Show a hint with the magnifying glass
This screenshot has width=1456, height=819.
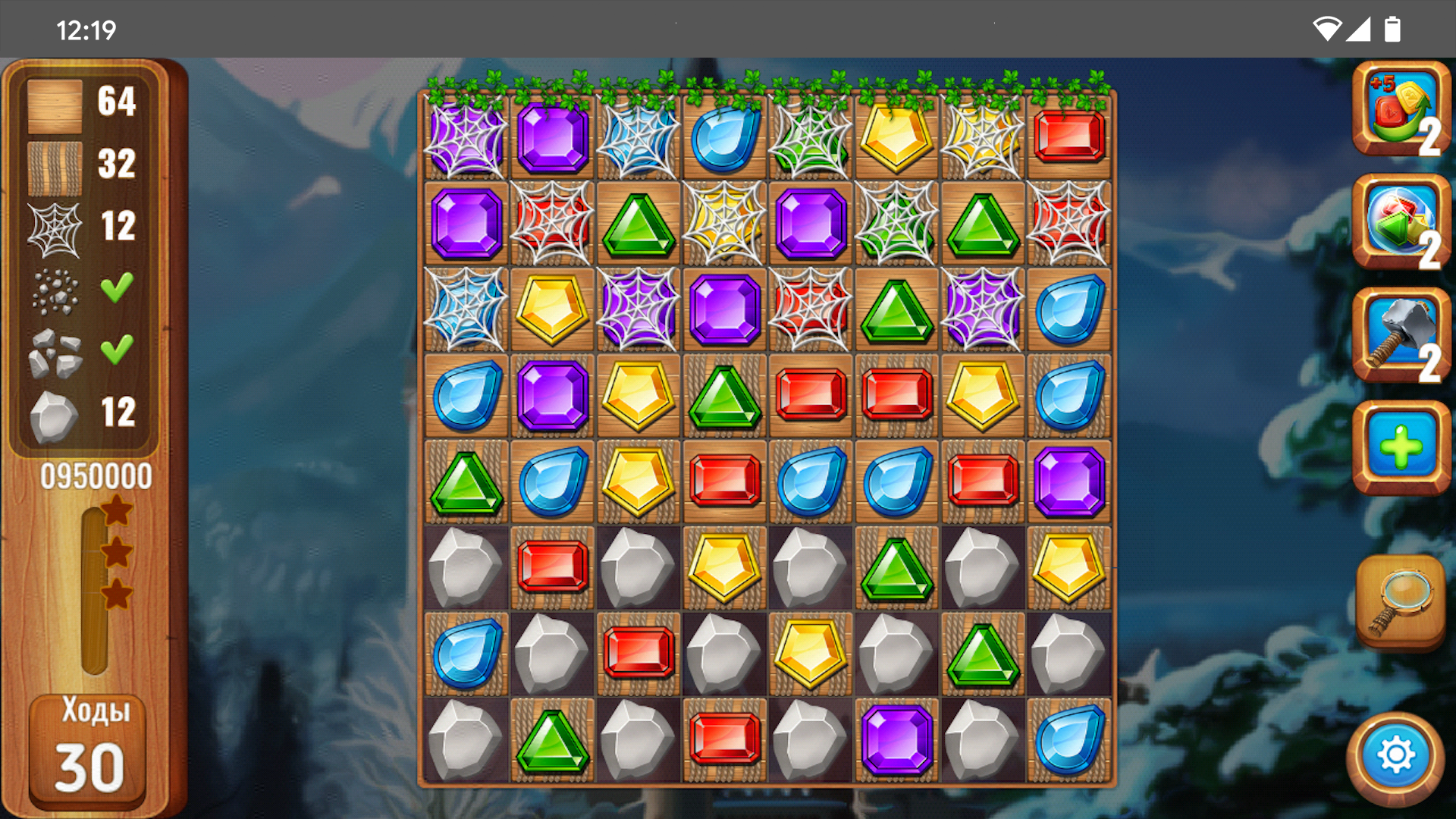pos(1400,601)
